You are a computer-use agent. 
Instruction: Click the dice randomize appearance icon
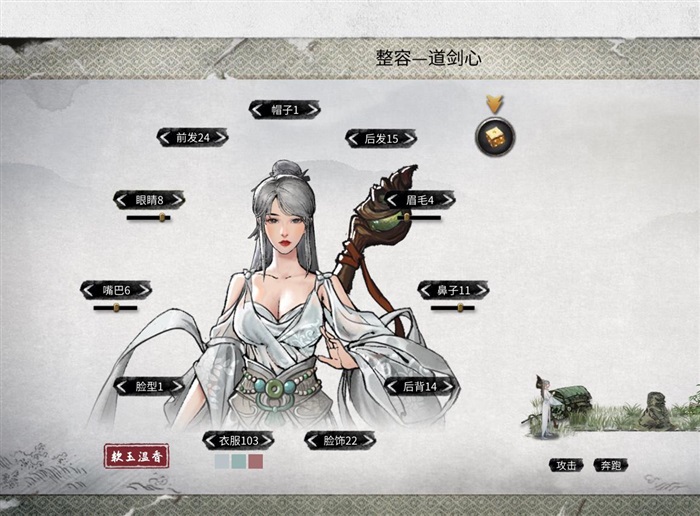(x=495, y=136)
